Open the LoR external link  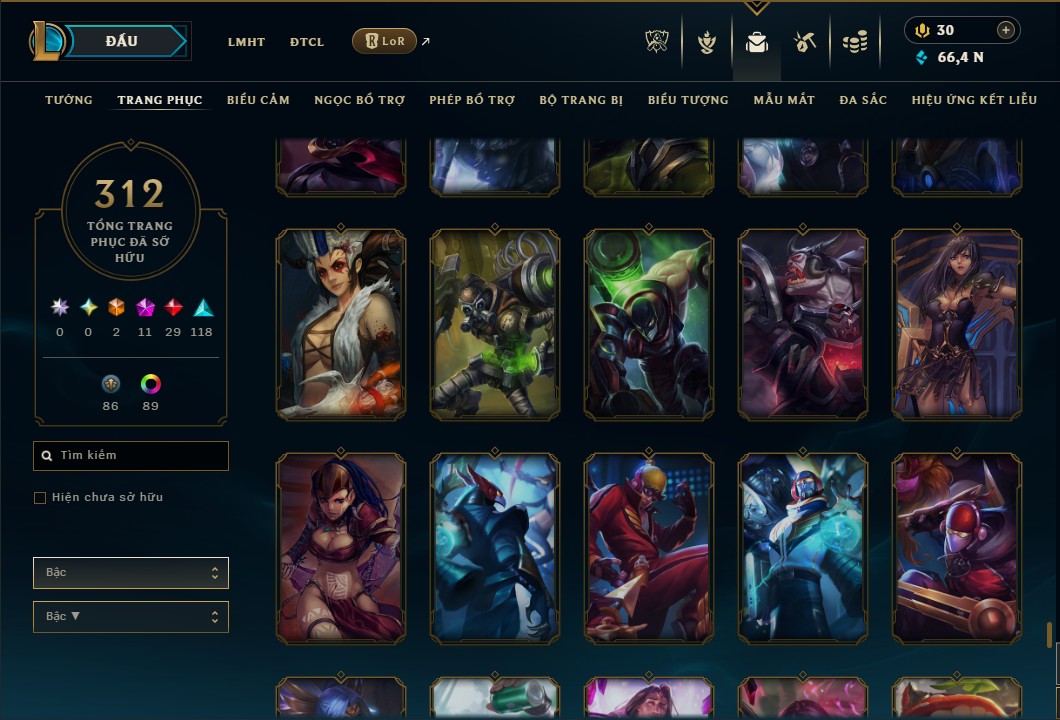385,41
